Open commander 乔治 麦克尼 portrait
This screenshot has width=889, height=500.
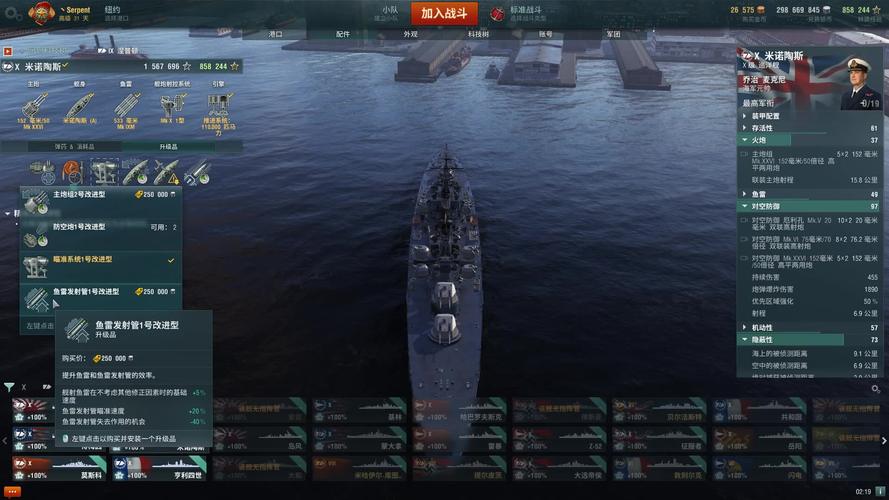tap(861, 84)
